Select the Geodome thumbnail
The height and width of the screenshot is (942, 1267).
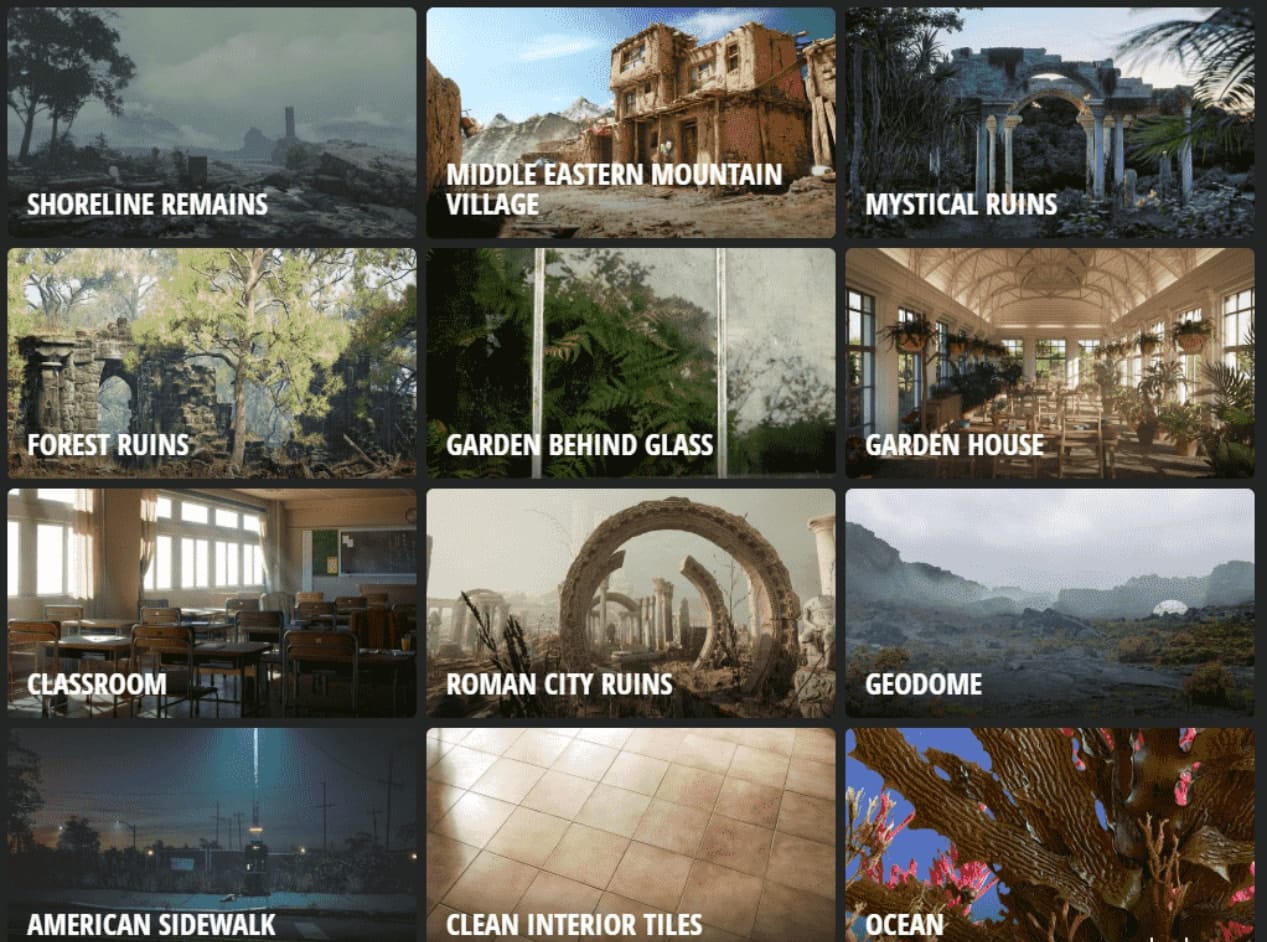[x=1049, y=603]
